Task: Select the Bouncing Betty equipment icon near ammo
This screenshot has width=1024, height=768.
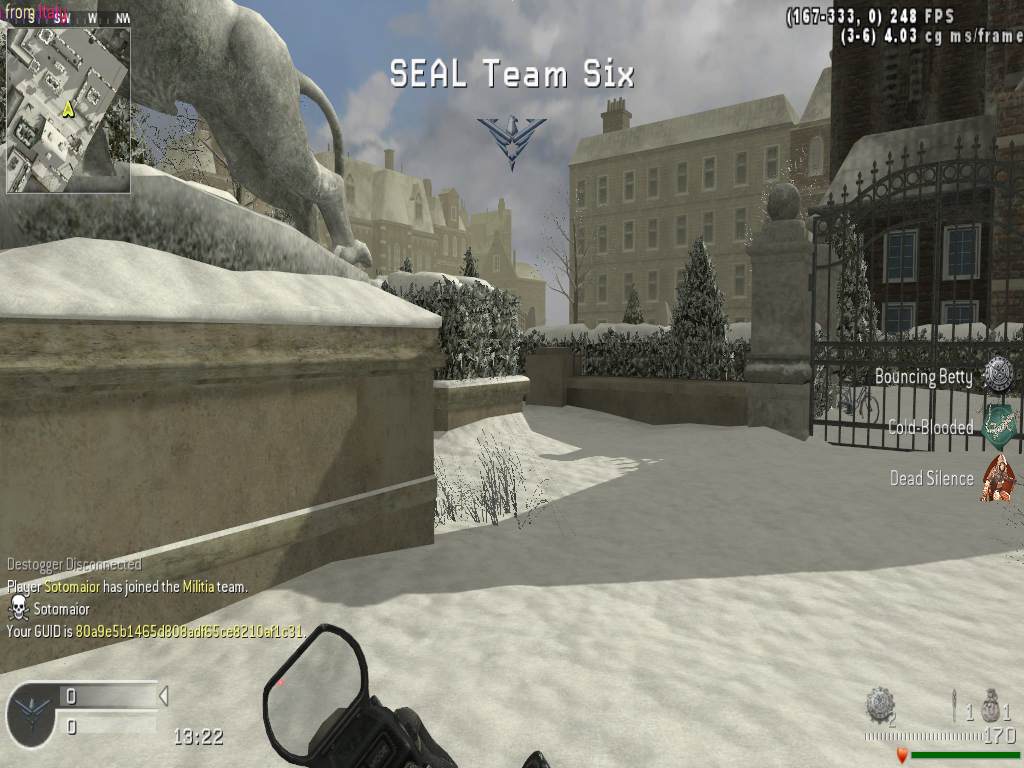Action: pos(880,705)
